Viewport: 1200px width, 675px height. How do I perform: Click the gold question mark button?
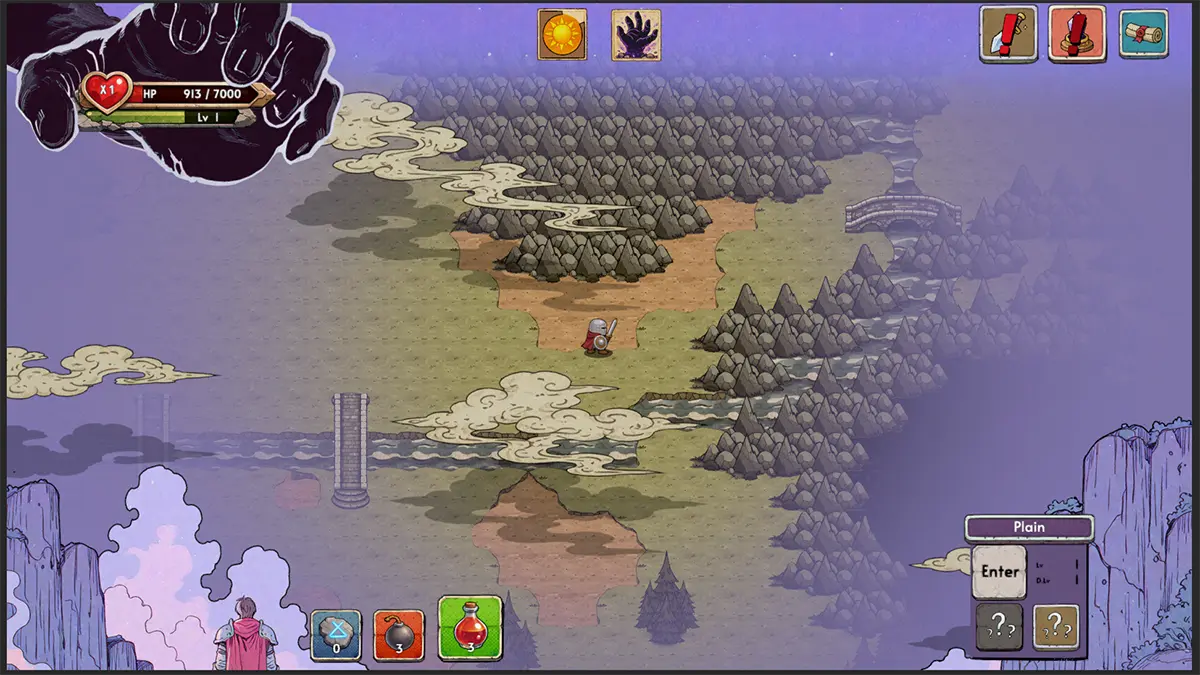pyautogui.click(x=1056, y=627)
